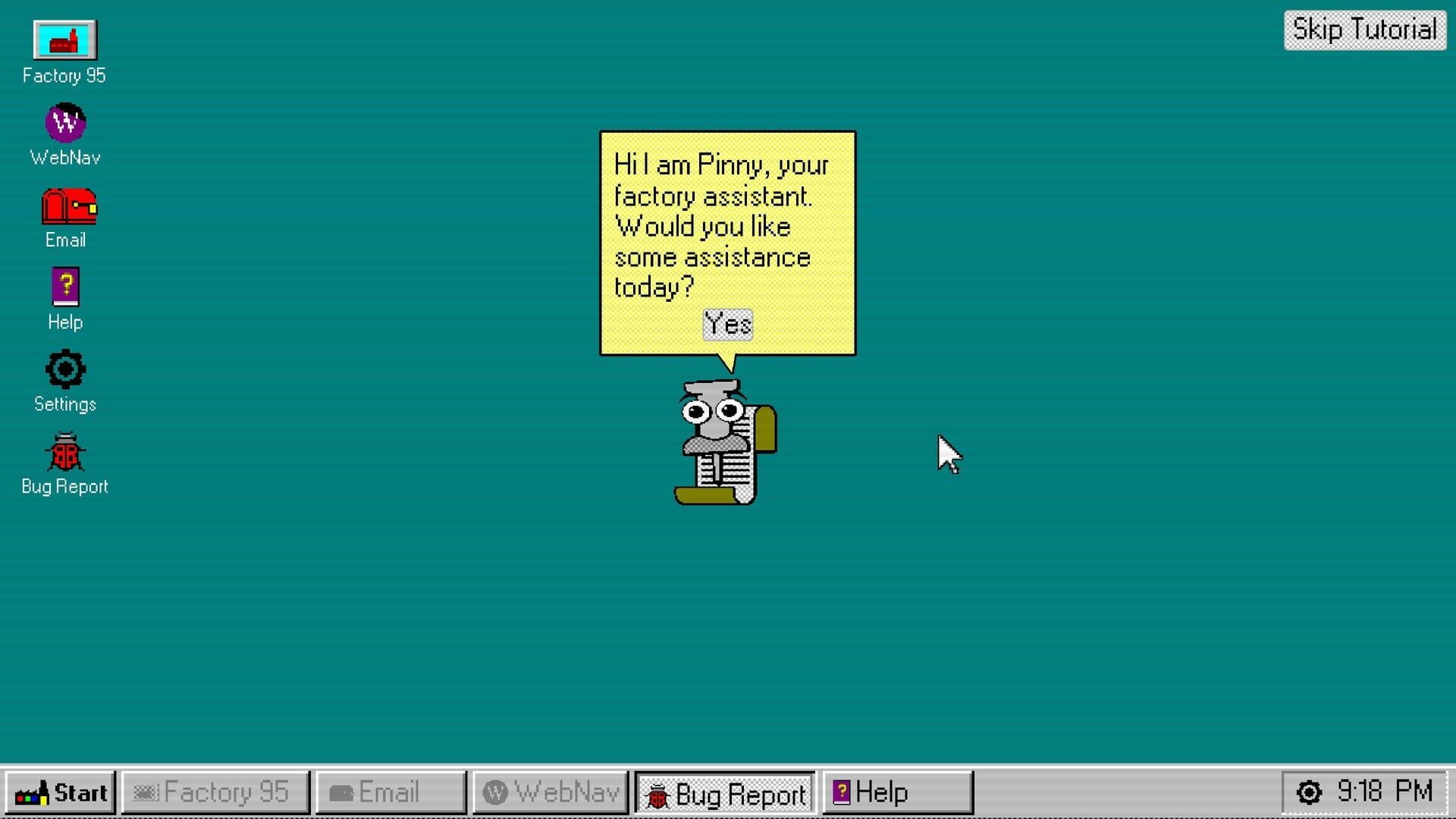This screenshot has height=819, width=1456.
Task: Launch WebNav from the desktop
Action: (64, 124)
